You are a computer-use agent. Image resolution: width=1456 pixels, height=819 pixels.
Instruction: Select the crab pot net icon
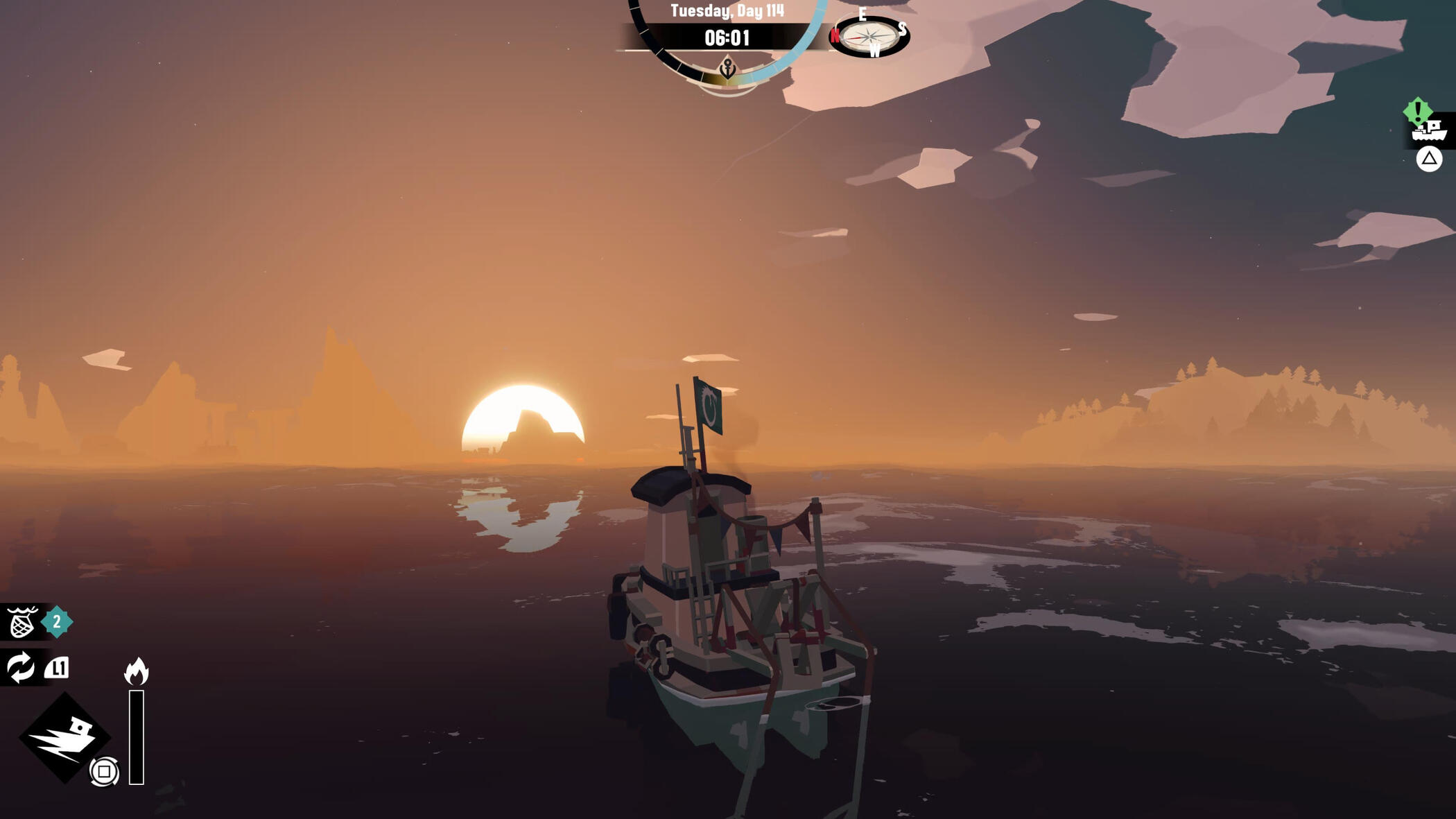point(21,622)
